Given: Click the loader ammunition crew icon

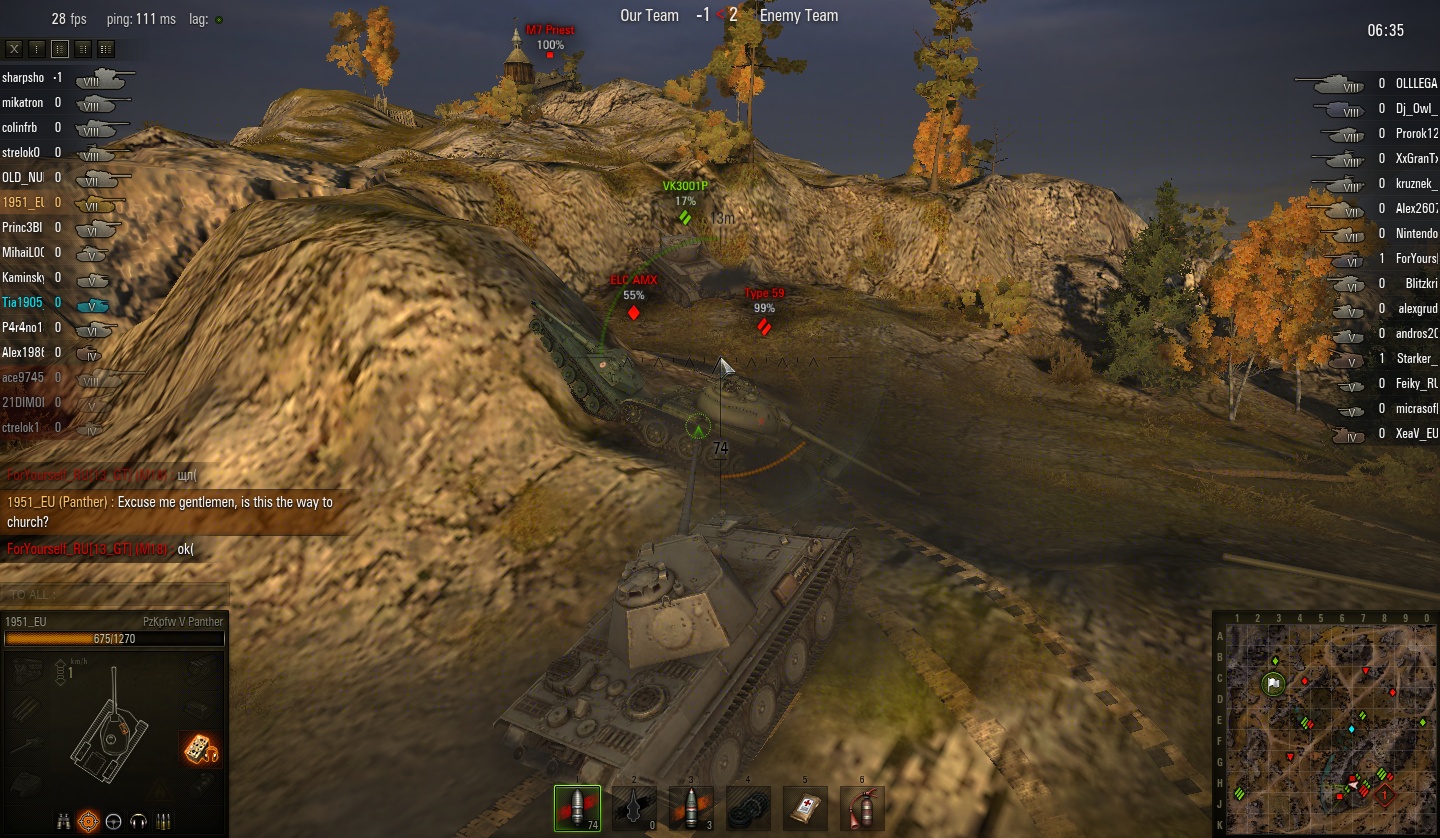Looking at the screenshot, I should click(164, 821).
